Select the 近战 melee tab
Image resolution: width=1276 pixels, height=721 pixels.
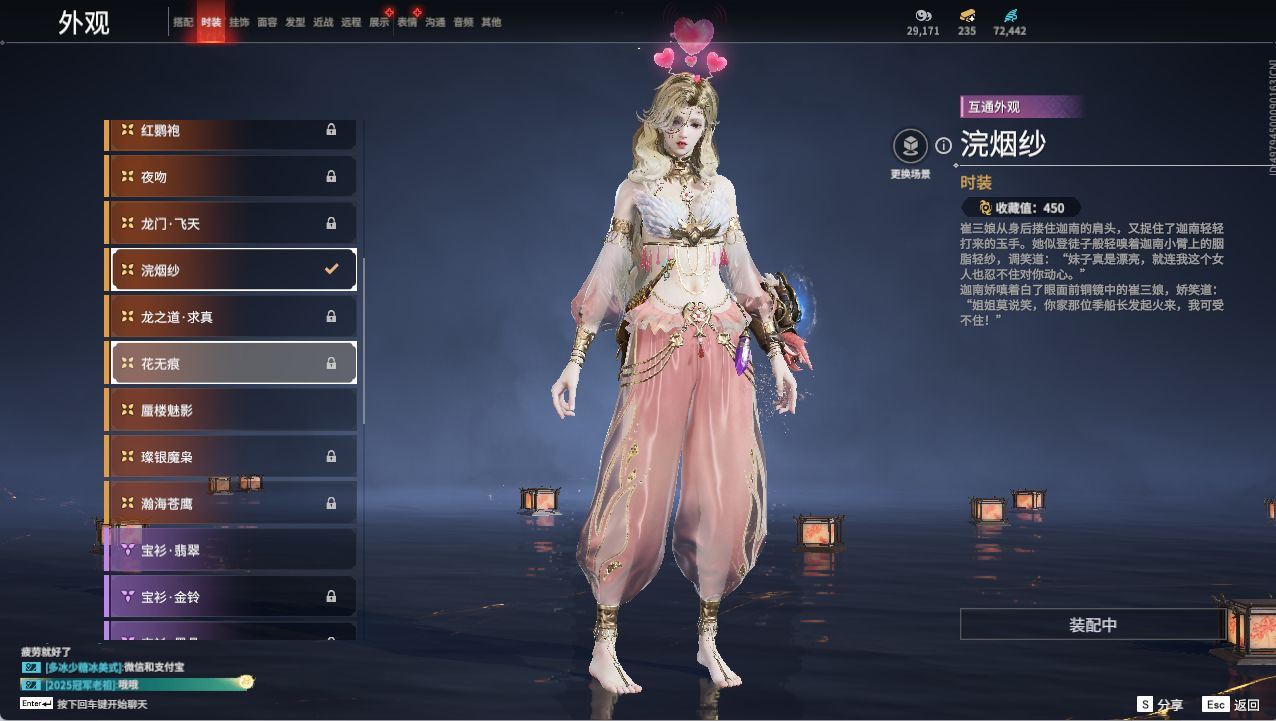pyautogui.click(x=323, y=22)
